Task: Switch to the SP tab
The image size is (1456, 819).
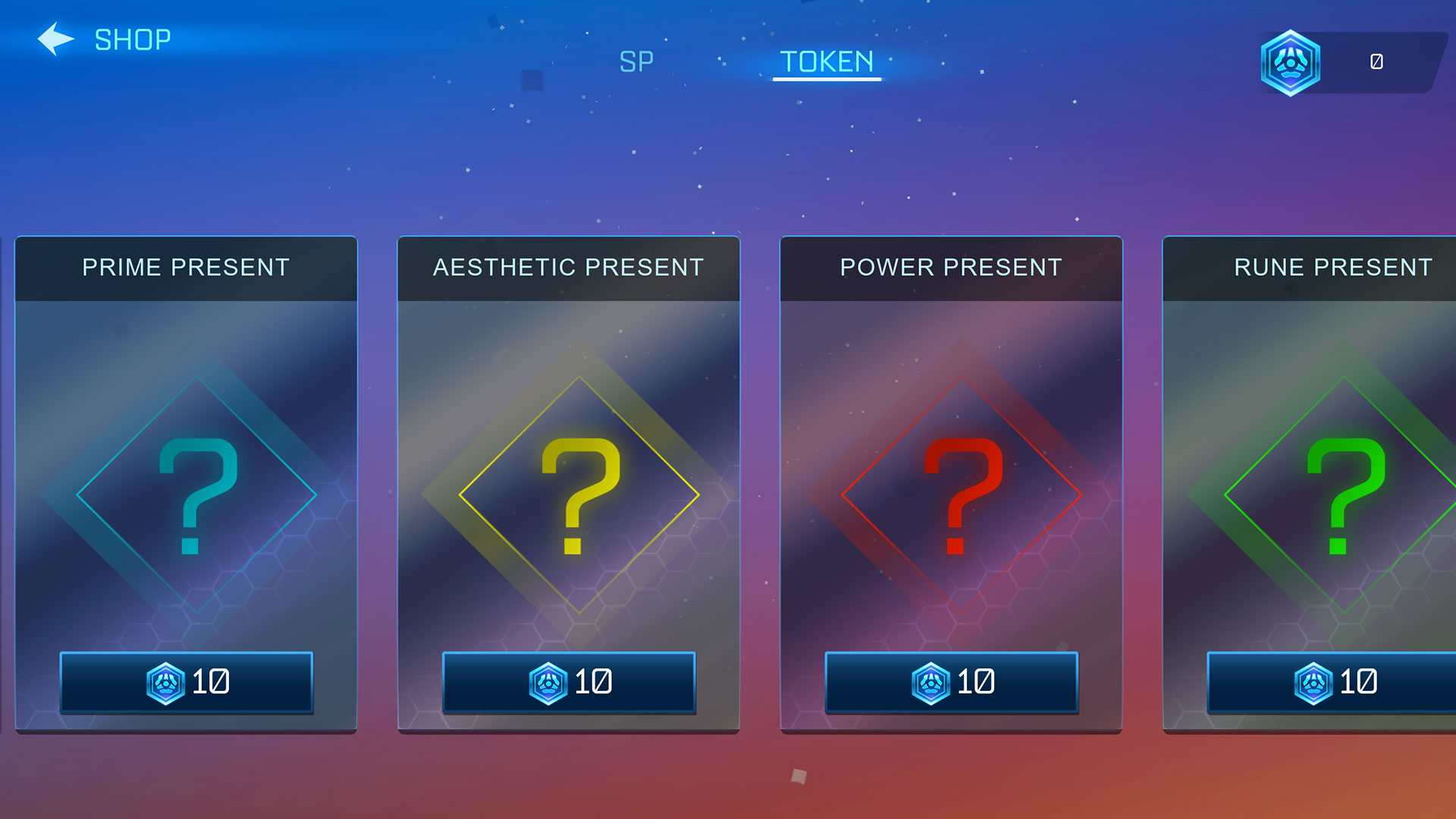Action: pos(636,61)
